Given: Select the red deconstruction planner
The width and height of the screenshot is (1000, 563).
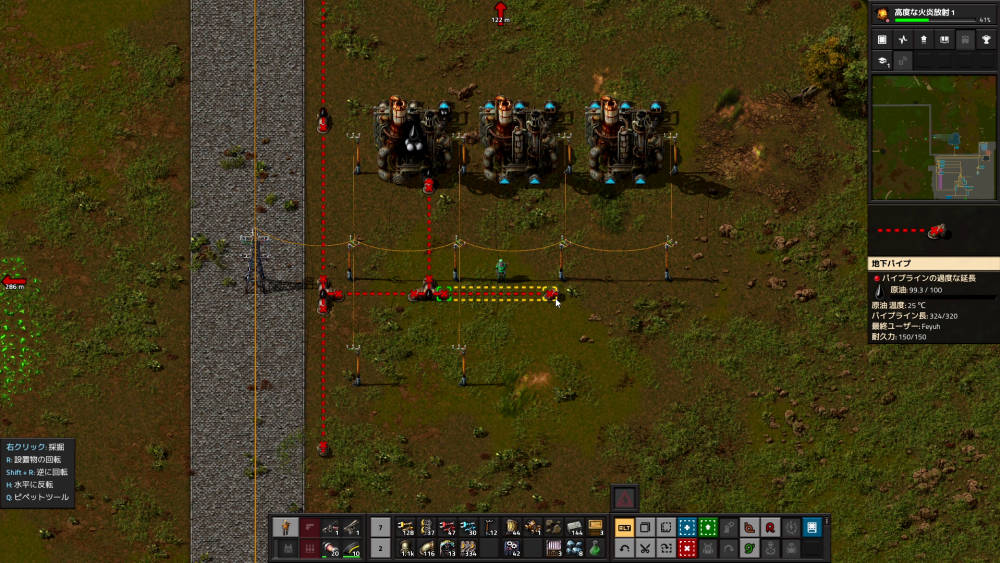Looking at the screenshot, I should [687, 548].
